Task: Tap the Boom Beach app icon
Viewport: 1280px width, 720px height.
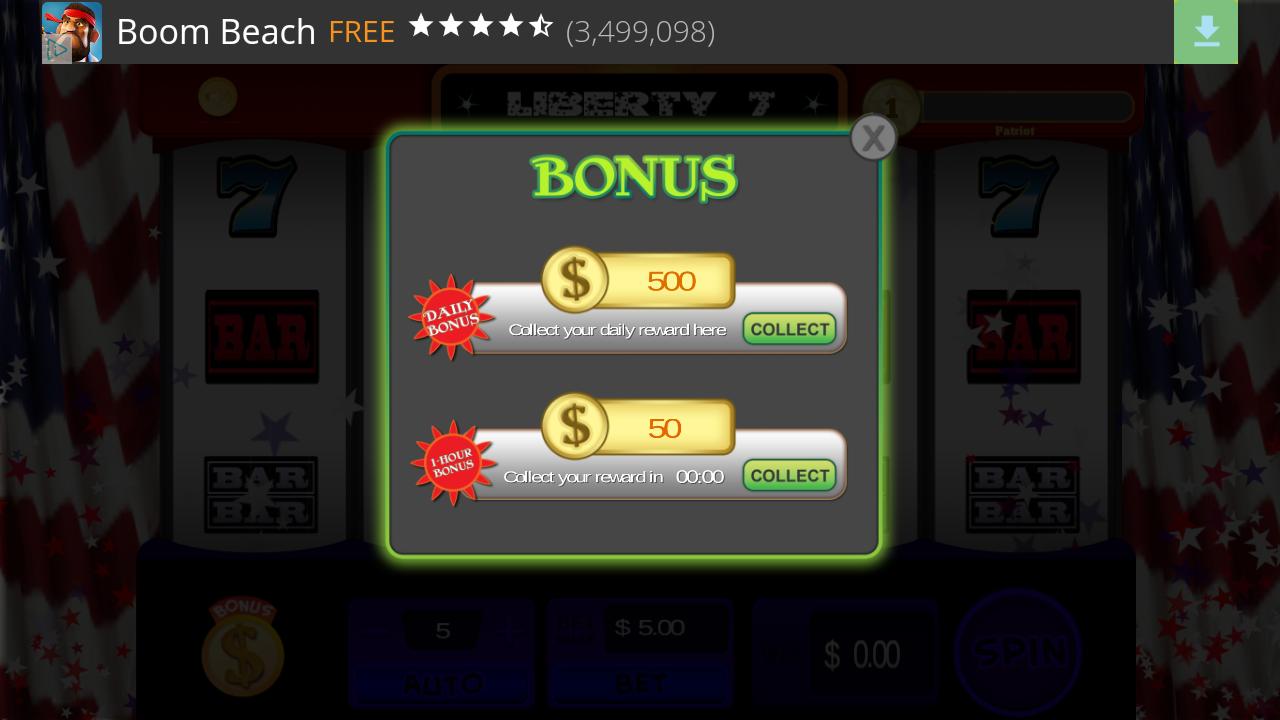Action: pyautogui.click(x=71, y=32)
